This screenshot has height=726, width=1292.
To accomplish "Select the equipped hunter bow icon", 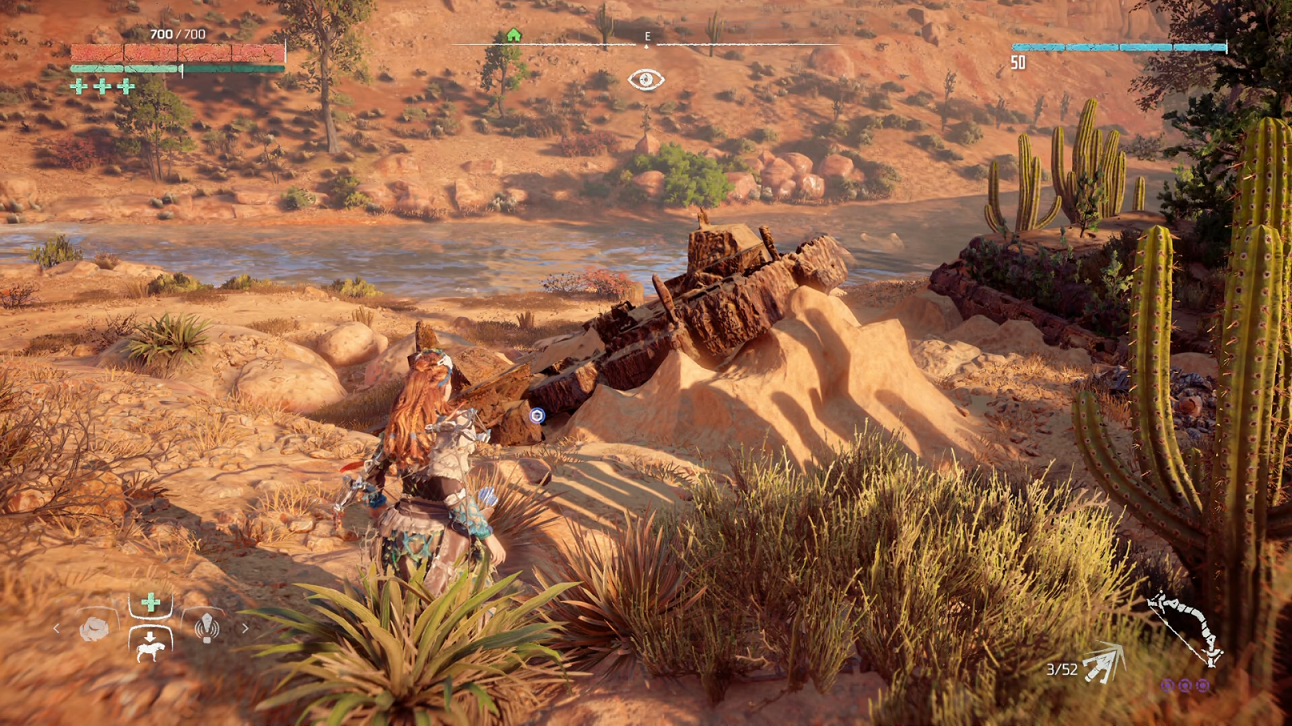I will (x=1186, y=628).
